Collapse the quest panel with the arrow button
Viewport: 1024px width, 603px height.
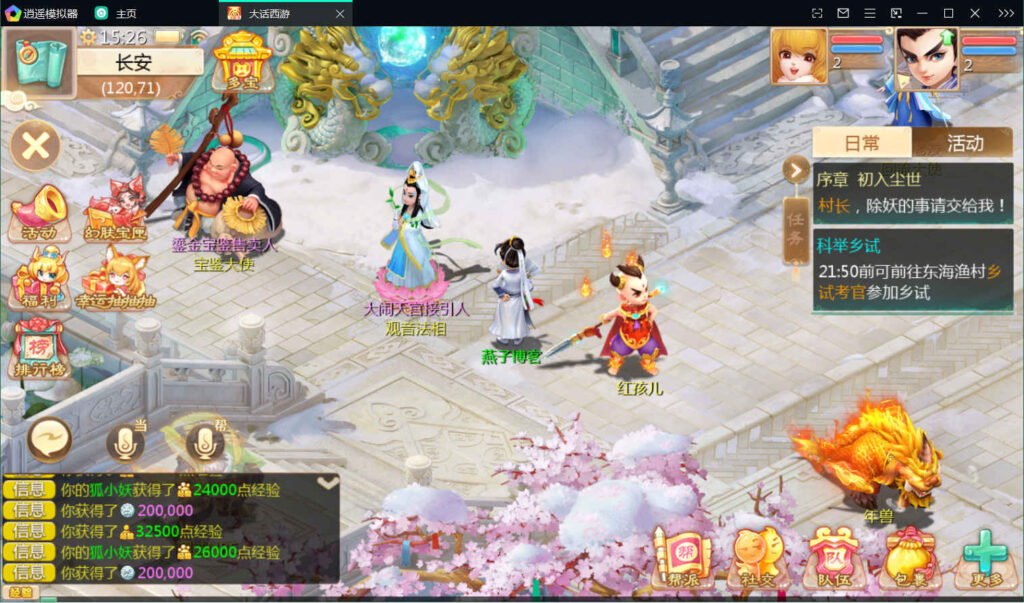796,170
